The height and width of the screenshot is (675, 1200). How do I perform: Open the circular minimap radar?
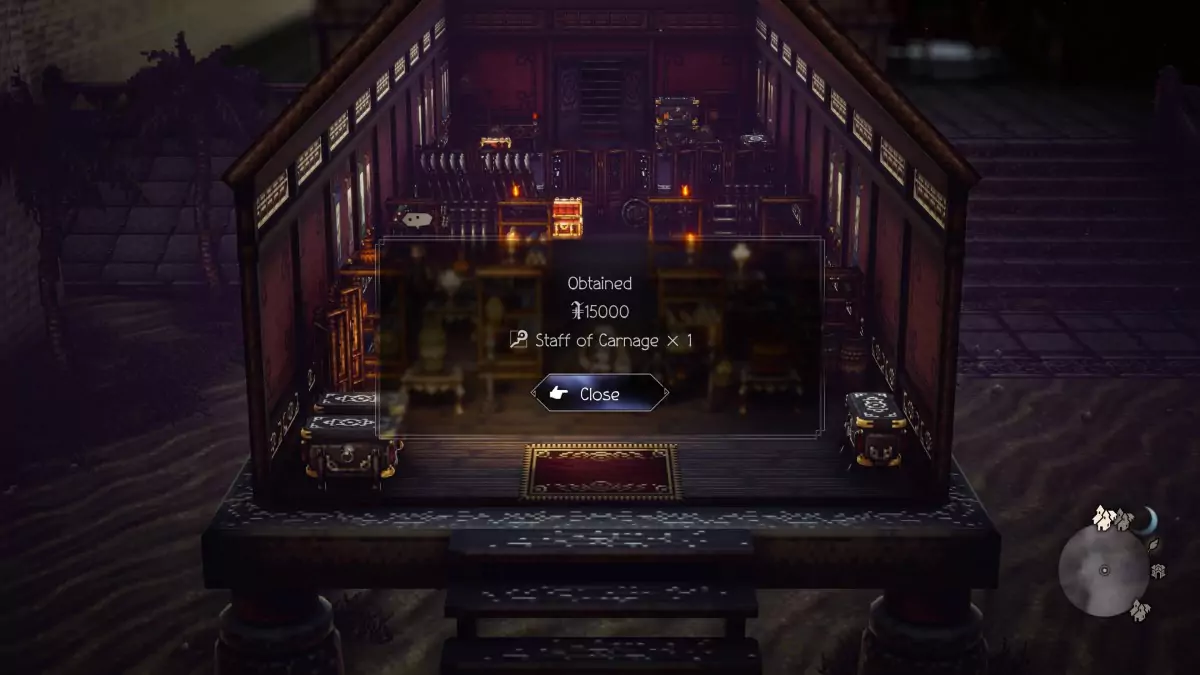click(1104, 570)
